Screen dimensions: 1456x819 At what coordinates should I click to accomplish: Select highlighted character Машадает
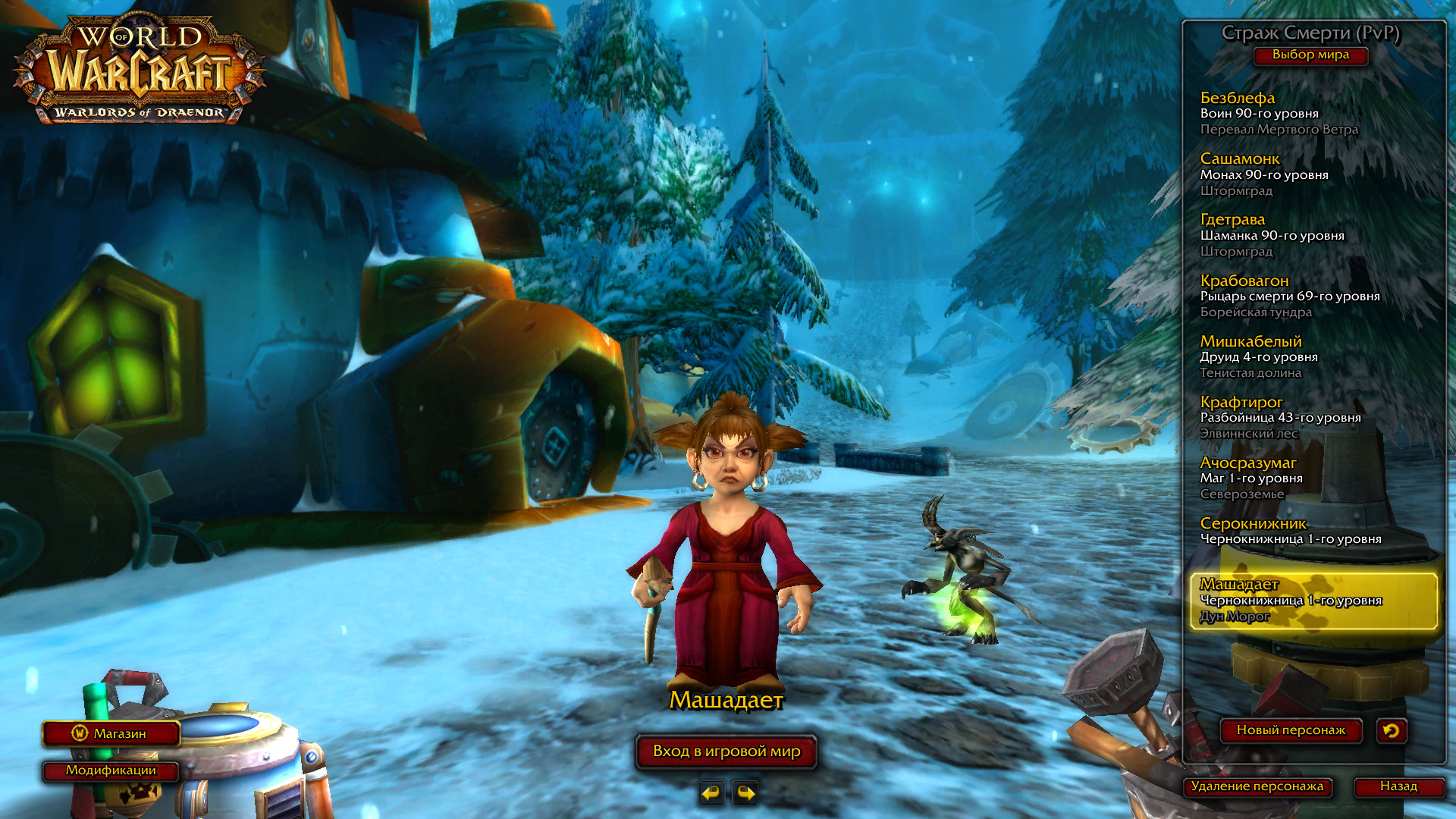coord(1313,601)
